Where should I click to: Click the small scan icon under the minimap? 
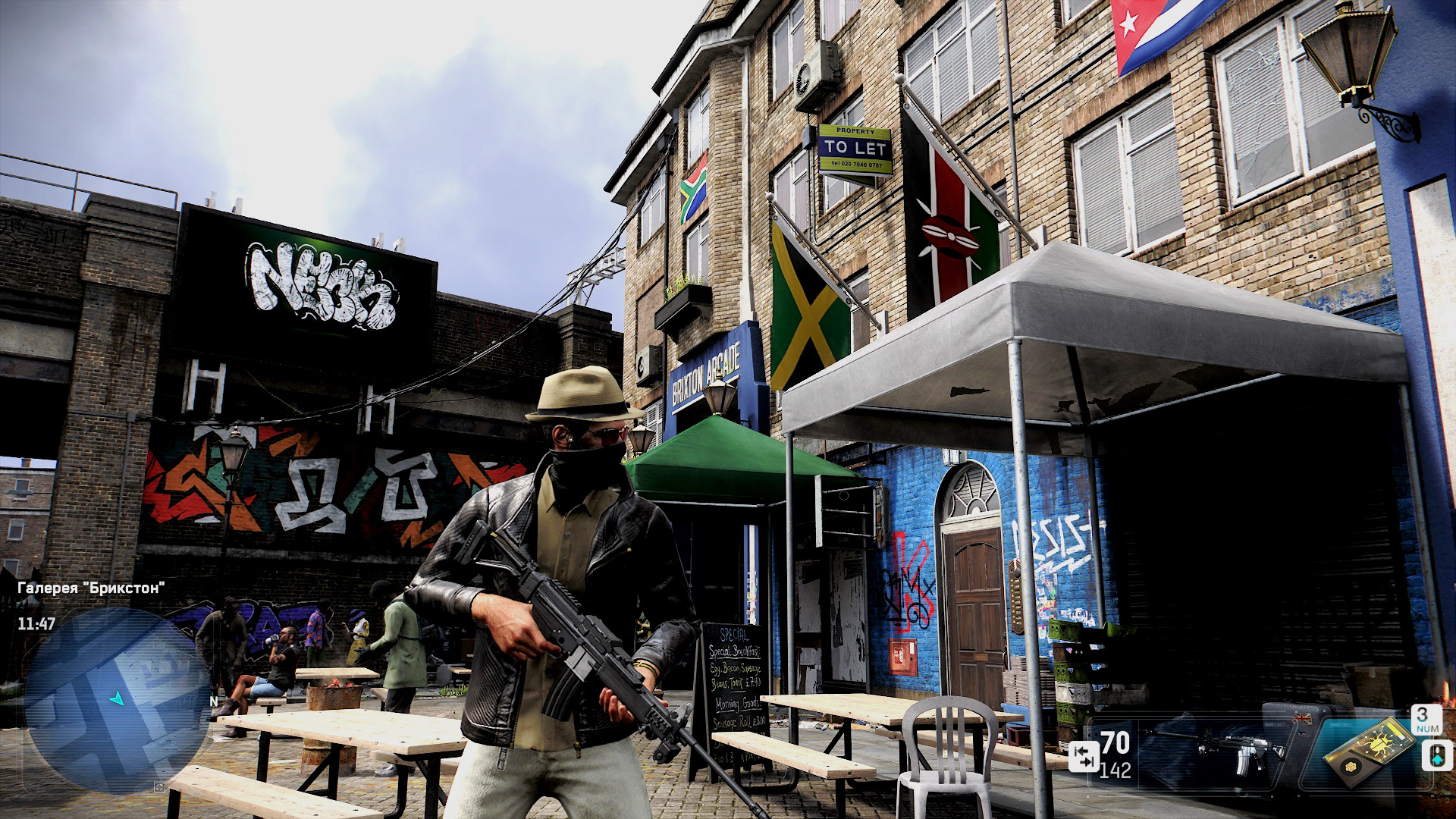click(x=159, y=787)
